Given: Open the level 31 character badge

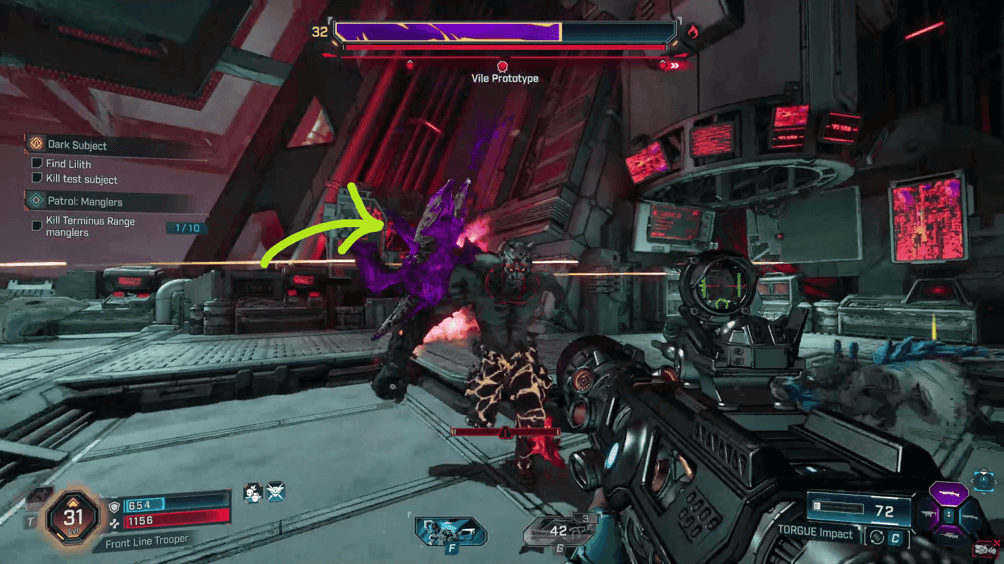Looking at the screenshot, I should [74, 516].
